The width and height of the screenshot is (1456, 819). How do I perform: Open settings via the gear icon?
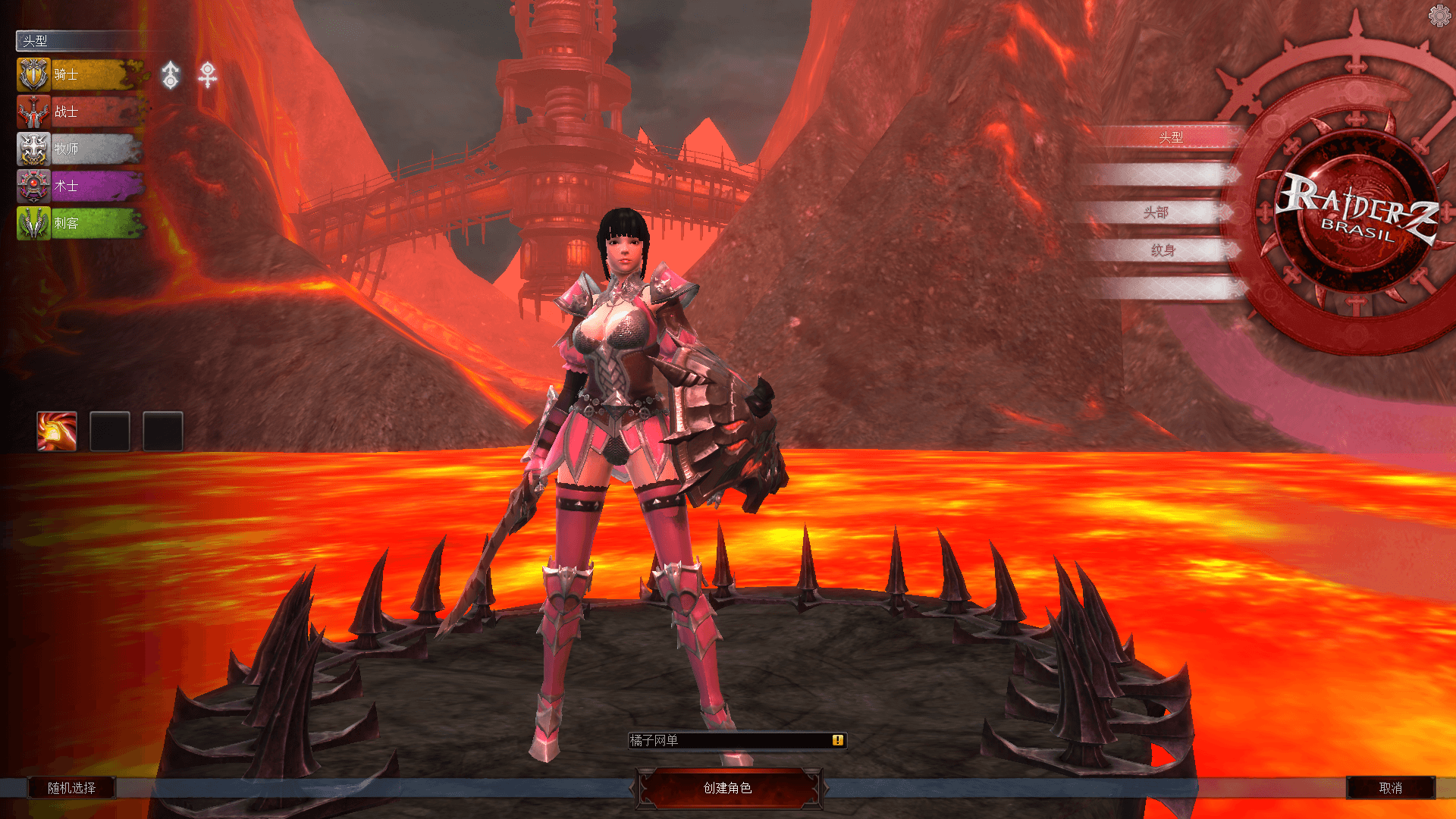click(x=1439, y=15)
